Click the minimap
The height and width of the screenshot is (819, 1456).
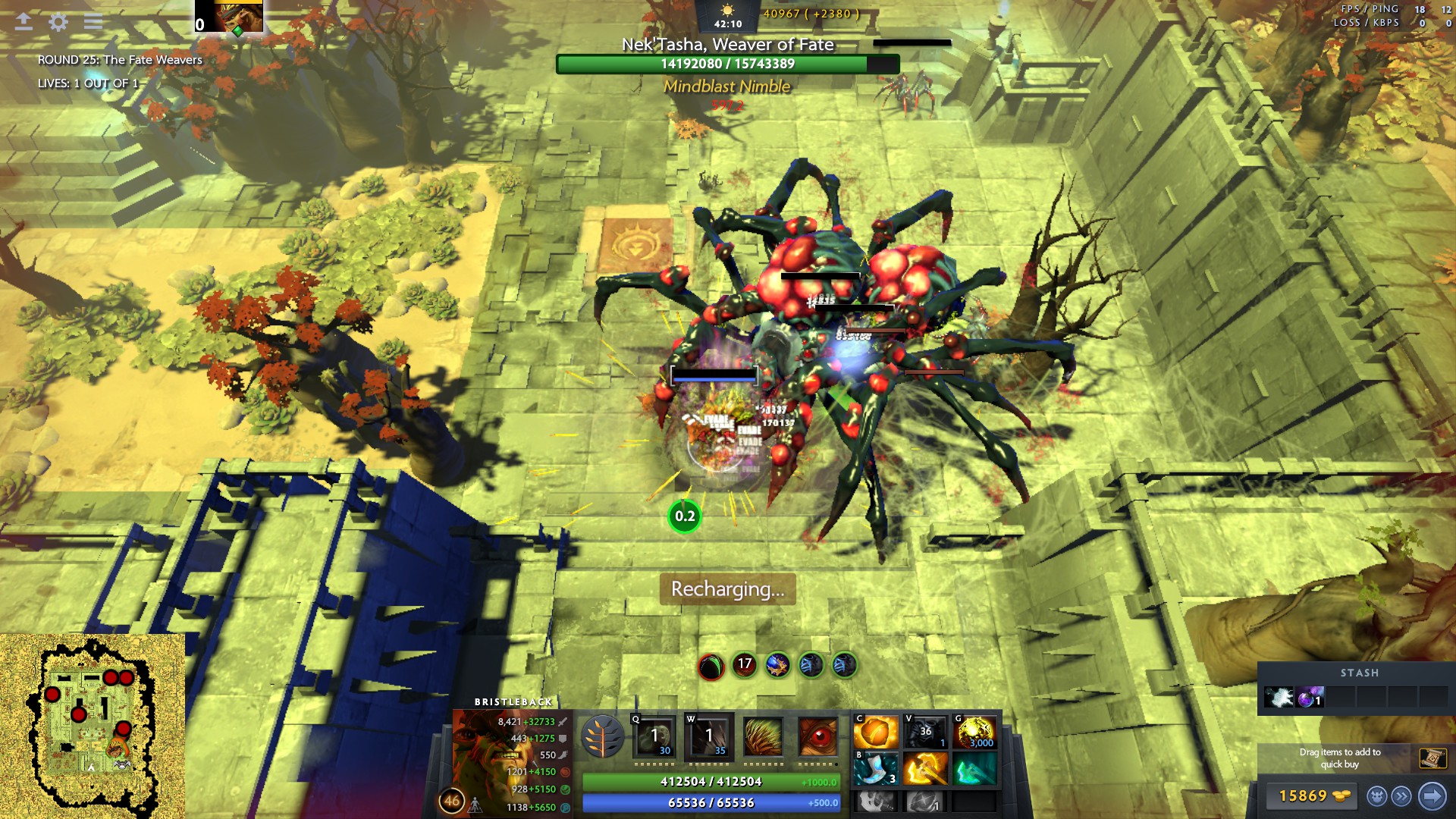(x=92, y=726)
